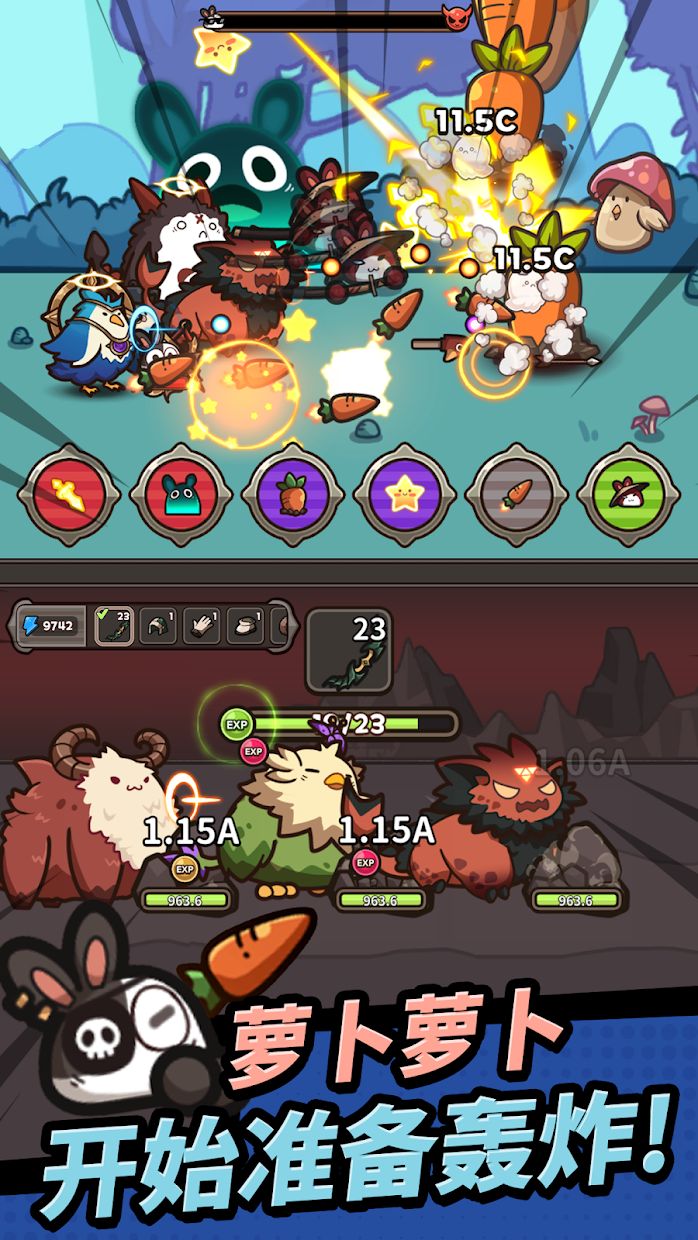The height and width of the screenshot is (1240, 698).
Task: Activate the hat-wearing bunny skill on green
Action: coord(628,494)
